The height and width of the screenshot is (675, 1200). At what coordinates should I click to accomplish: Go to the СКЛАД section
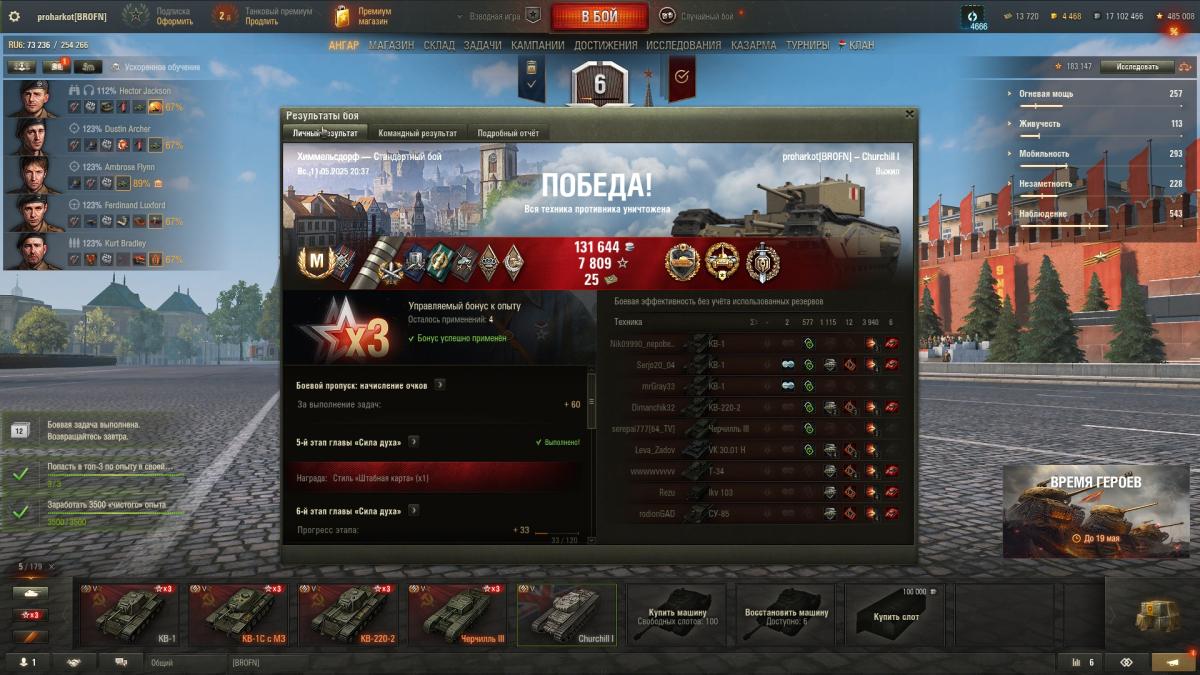coord(439,45)
